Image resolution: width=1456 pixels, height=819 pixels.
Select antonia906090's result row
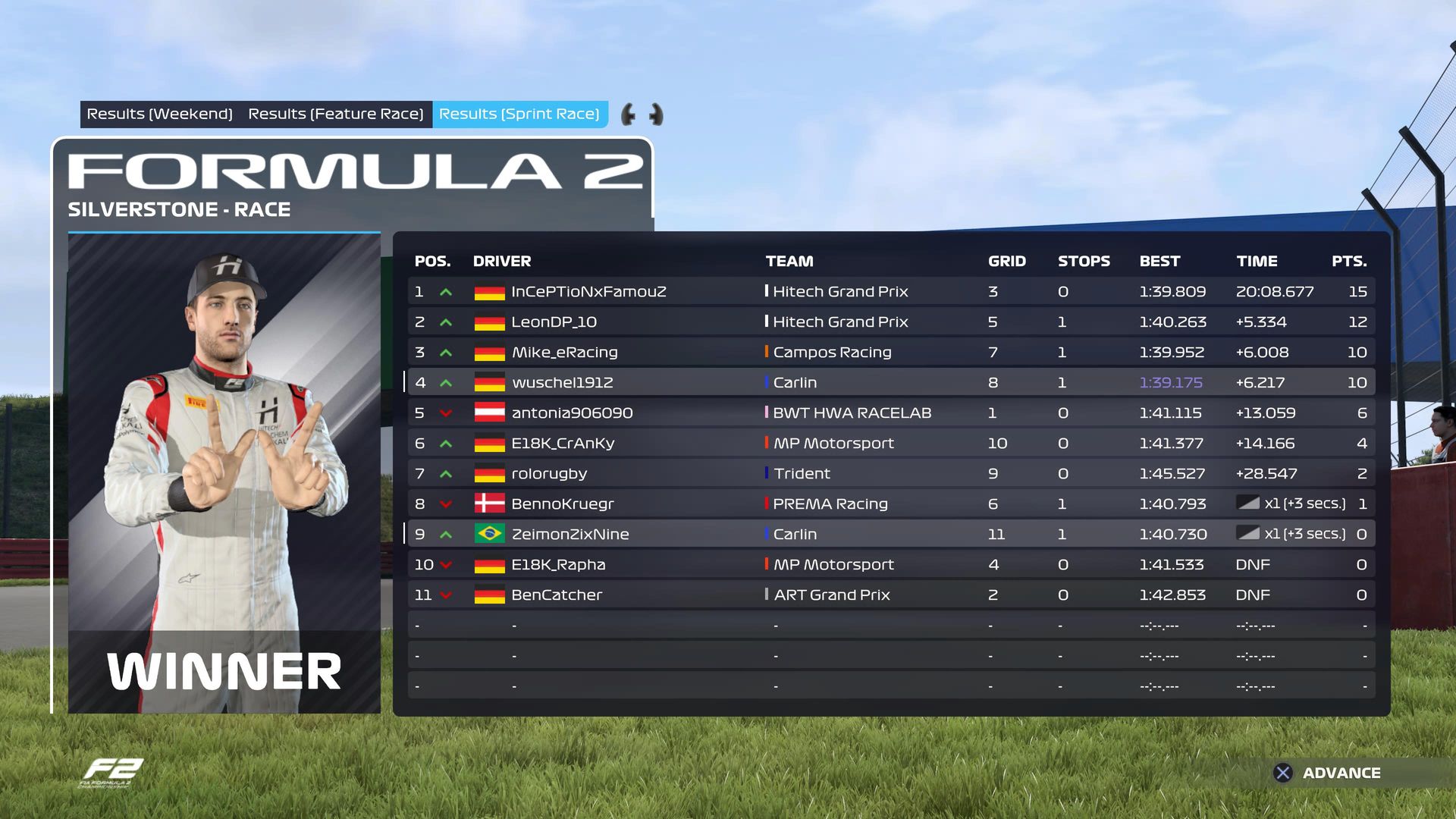890,413
